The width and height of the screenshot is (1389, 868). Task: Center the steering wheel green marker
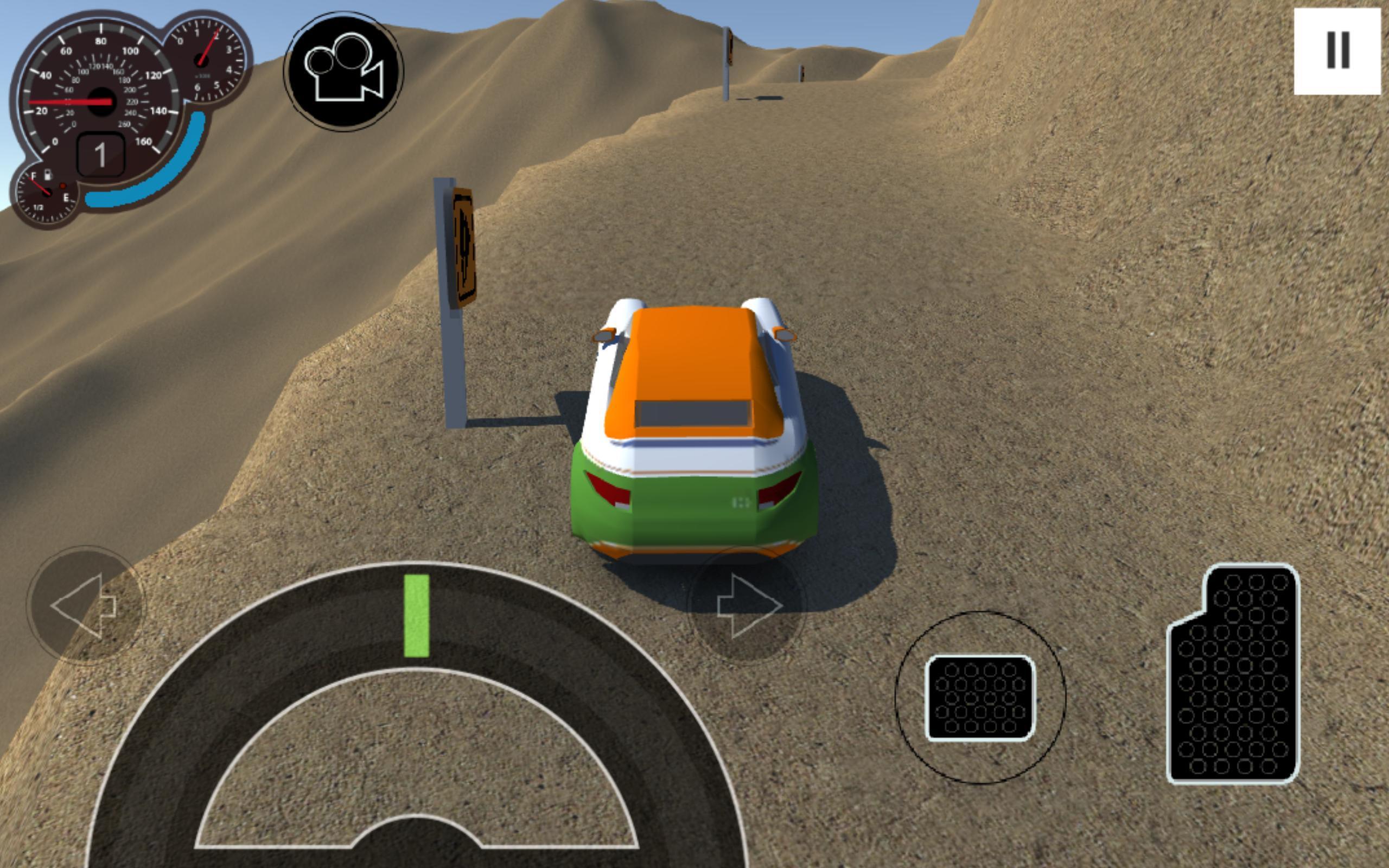(416, 614)
